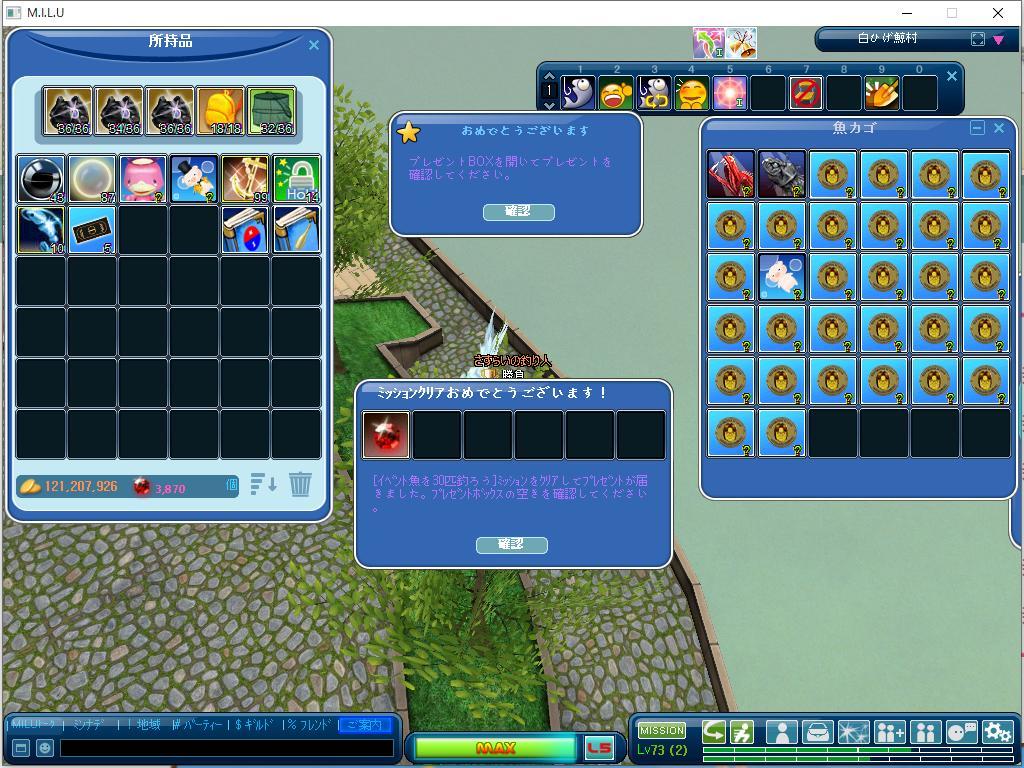Minimize the 魚カゴ fish basket window
This screenshot has width=1024, height=768.
coord(977,128)
